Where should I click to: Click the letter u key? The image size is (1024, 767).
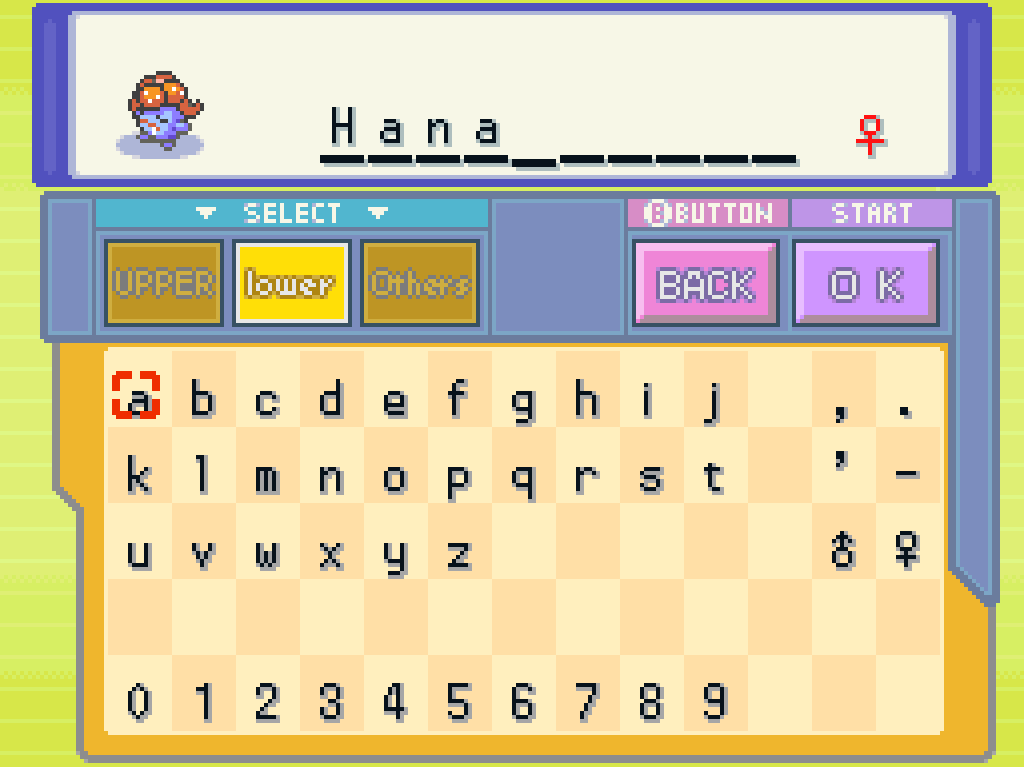[x=138, y=553]
